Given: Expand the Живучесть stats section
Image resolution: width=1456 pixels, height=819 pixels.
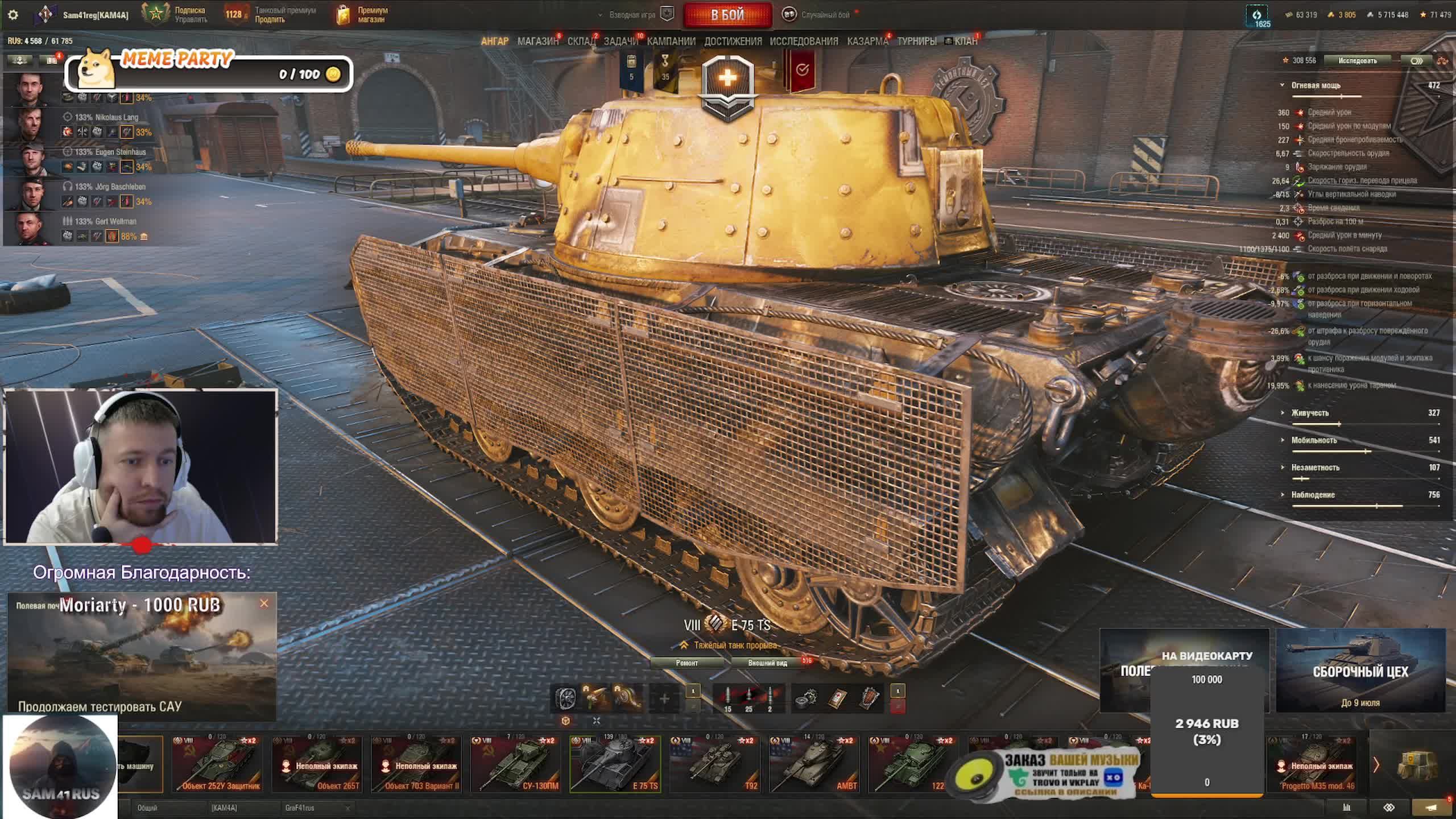Looking at the screenshot, I should point(1310,413).
